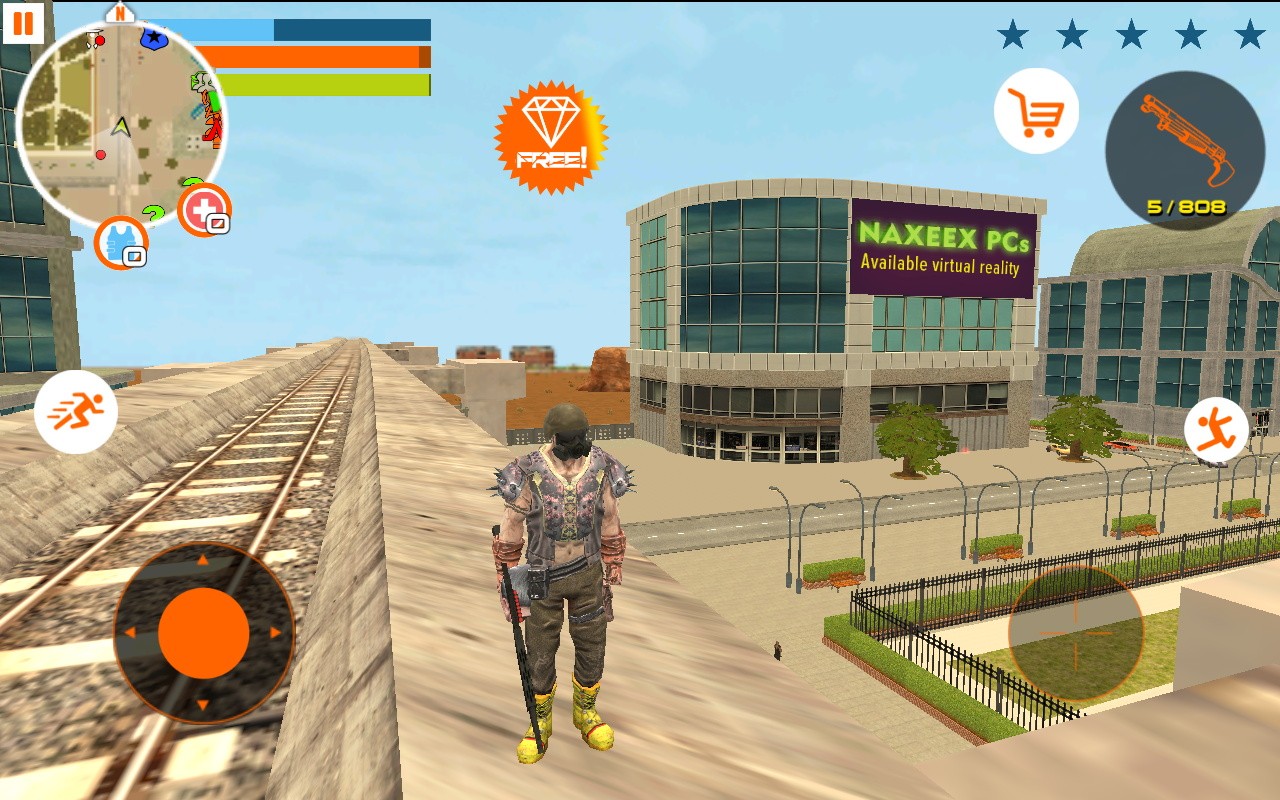Trigger the jump action button
Screen dimensions: 1280x800
point(1216,430)
